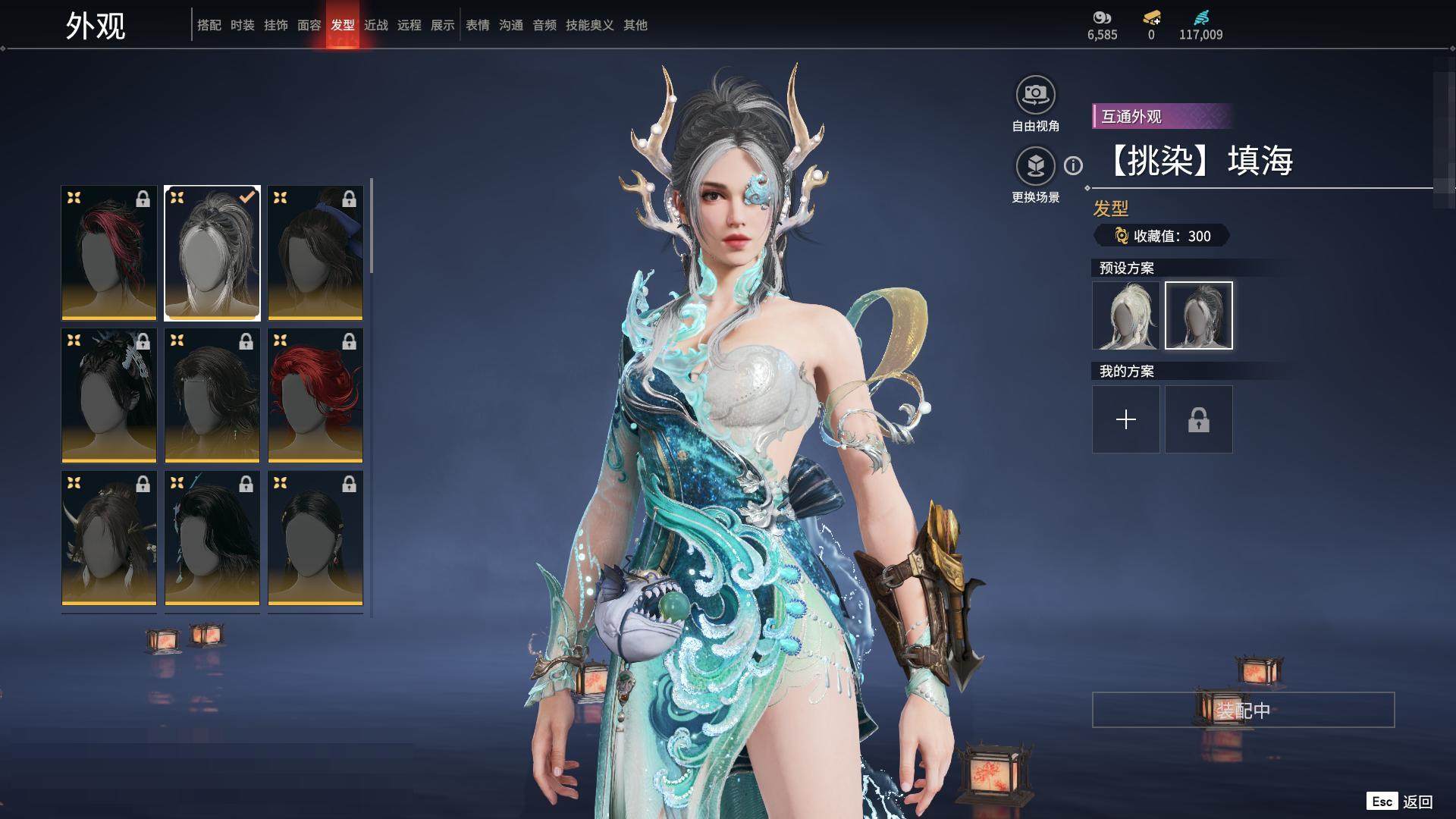The height and width of the screenshot is (819, 1456).
Task: Pick the bright red wavy hairstyle
Action: point(315,395)
